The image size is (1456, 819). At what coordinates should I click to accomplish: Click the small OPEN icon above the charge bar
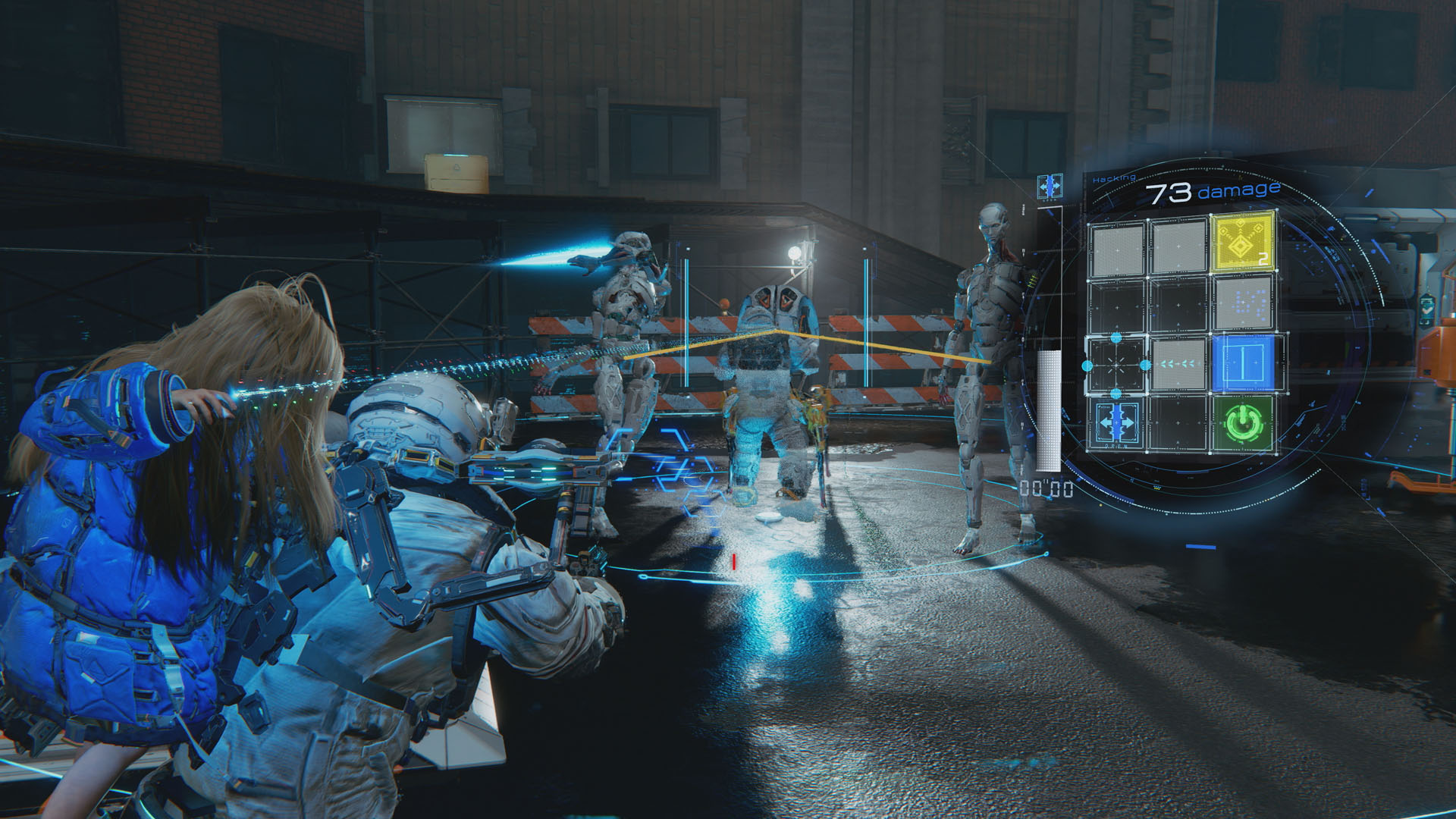[x=1050, y=187]
